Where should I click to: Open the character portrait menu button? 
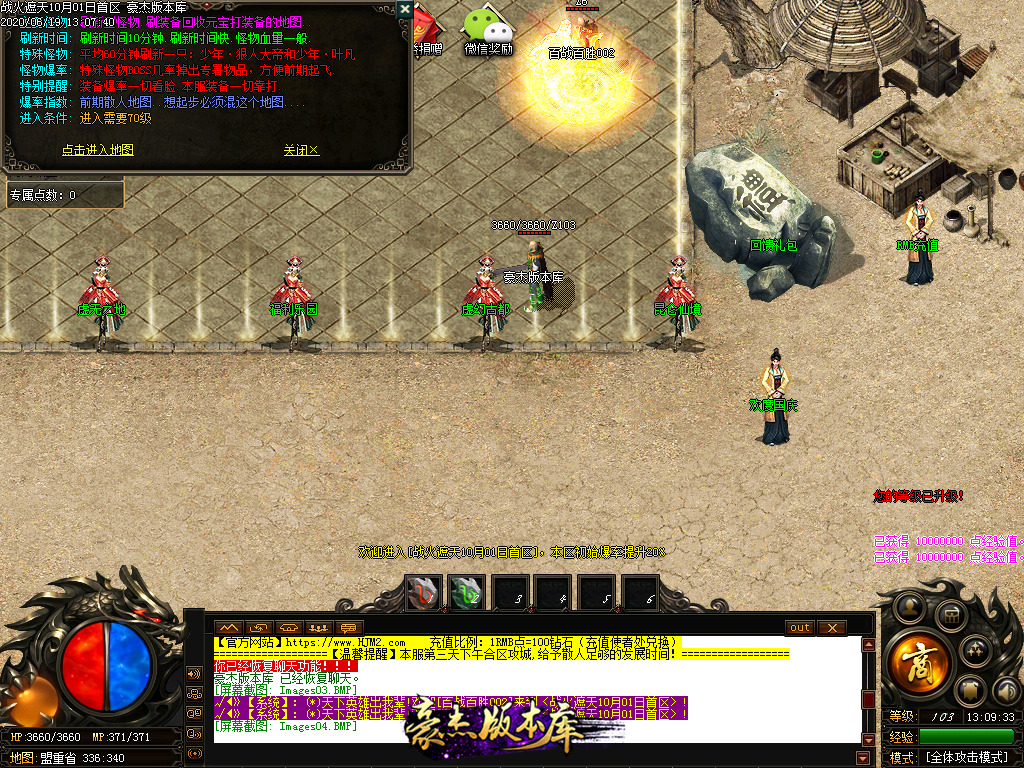tap(908, 606)
